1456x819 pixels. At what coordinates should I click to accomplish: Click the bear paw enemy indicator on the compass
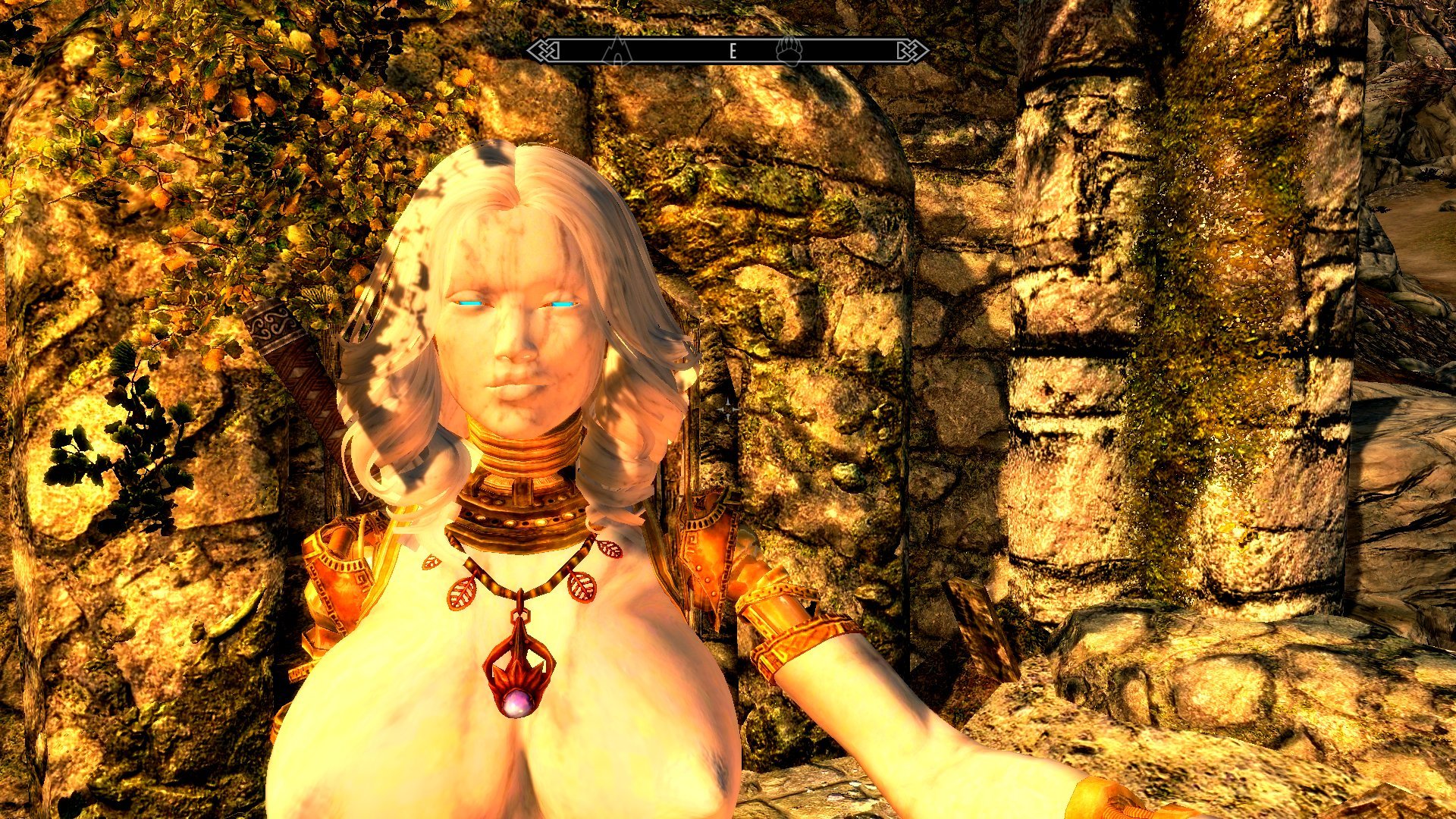[x=791, y=52]
